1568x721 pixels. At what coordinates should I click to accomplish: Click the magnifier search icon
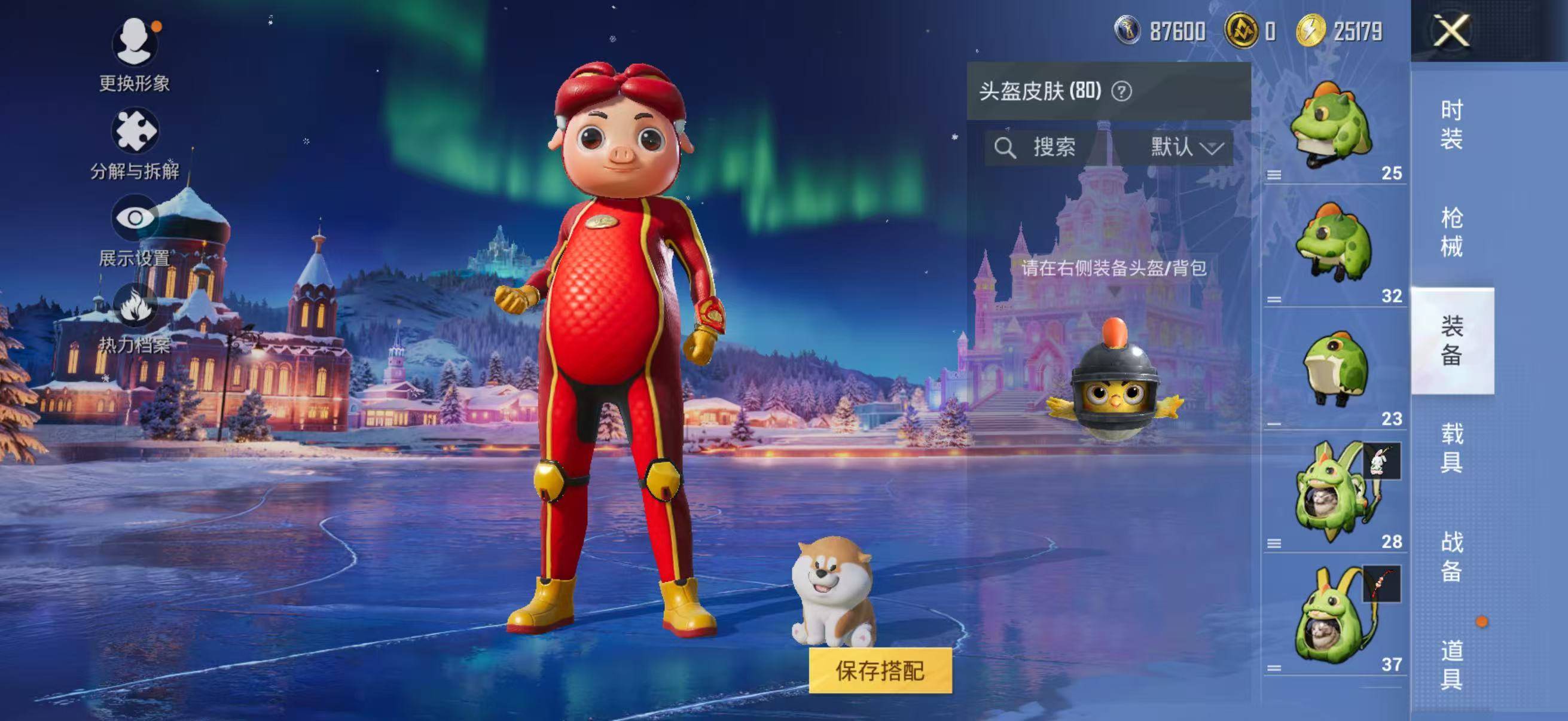(x=1006, y=146)
